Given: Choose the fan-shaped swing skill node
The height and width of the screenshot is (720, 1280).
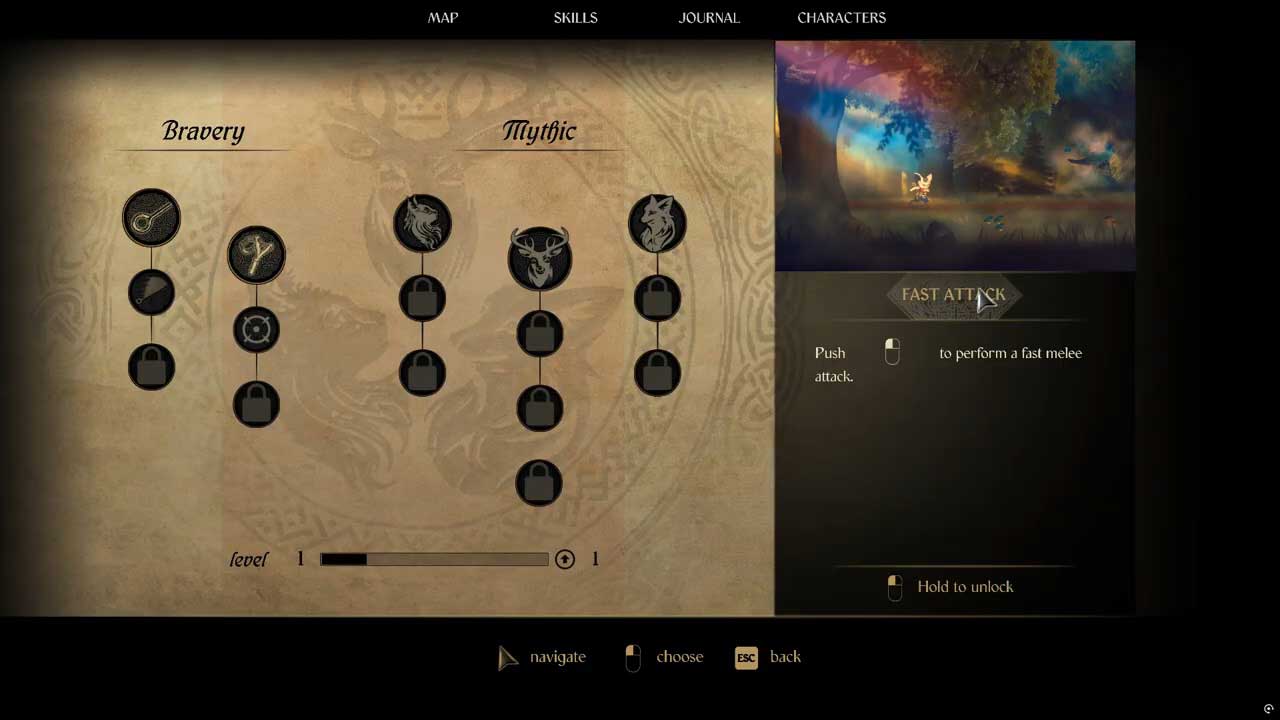Looking at the screenshot, I should pyautogui.click(x=151, y=292).
